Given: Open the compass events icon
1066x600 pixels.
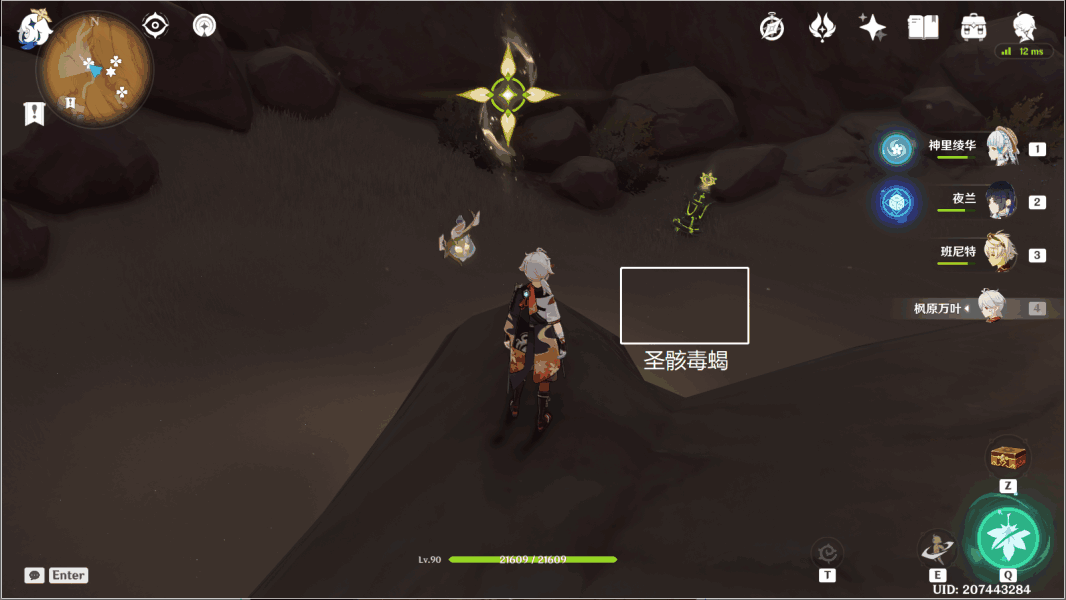Looking at the screenshot, I should (x=772, y=28).
